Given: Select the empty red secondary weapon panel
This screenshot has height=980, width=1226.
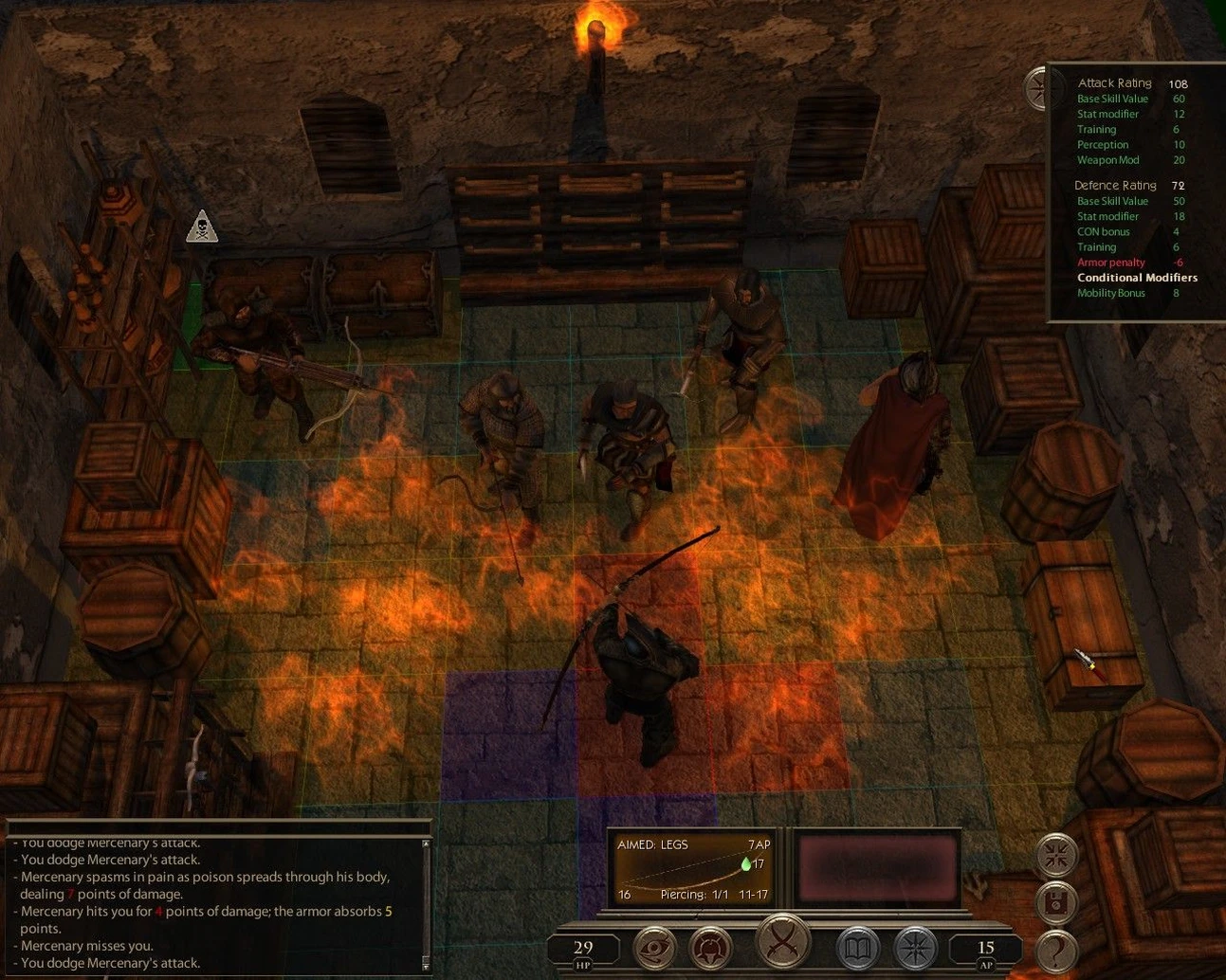Looking at the screenshot, I should (877, 869).
